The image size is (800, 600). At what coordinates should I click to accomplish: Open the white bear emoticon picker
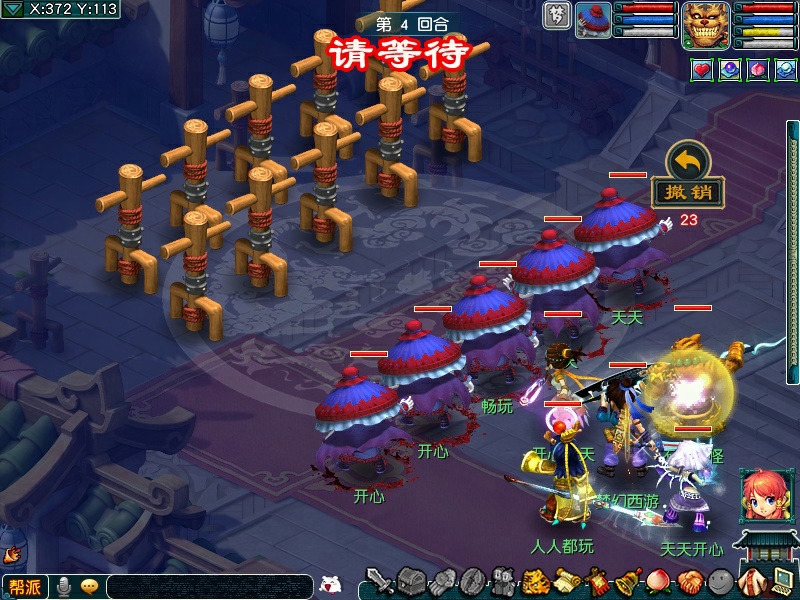pos(329,585)
